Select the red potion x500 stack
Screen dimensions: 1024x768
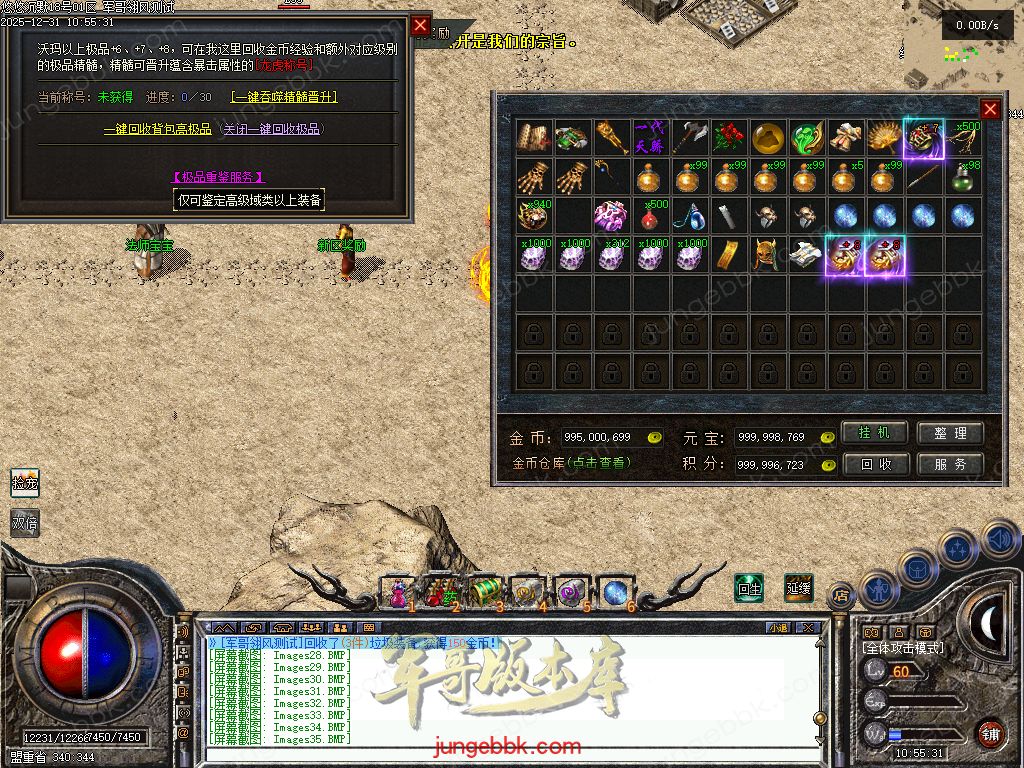652,216
